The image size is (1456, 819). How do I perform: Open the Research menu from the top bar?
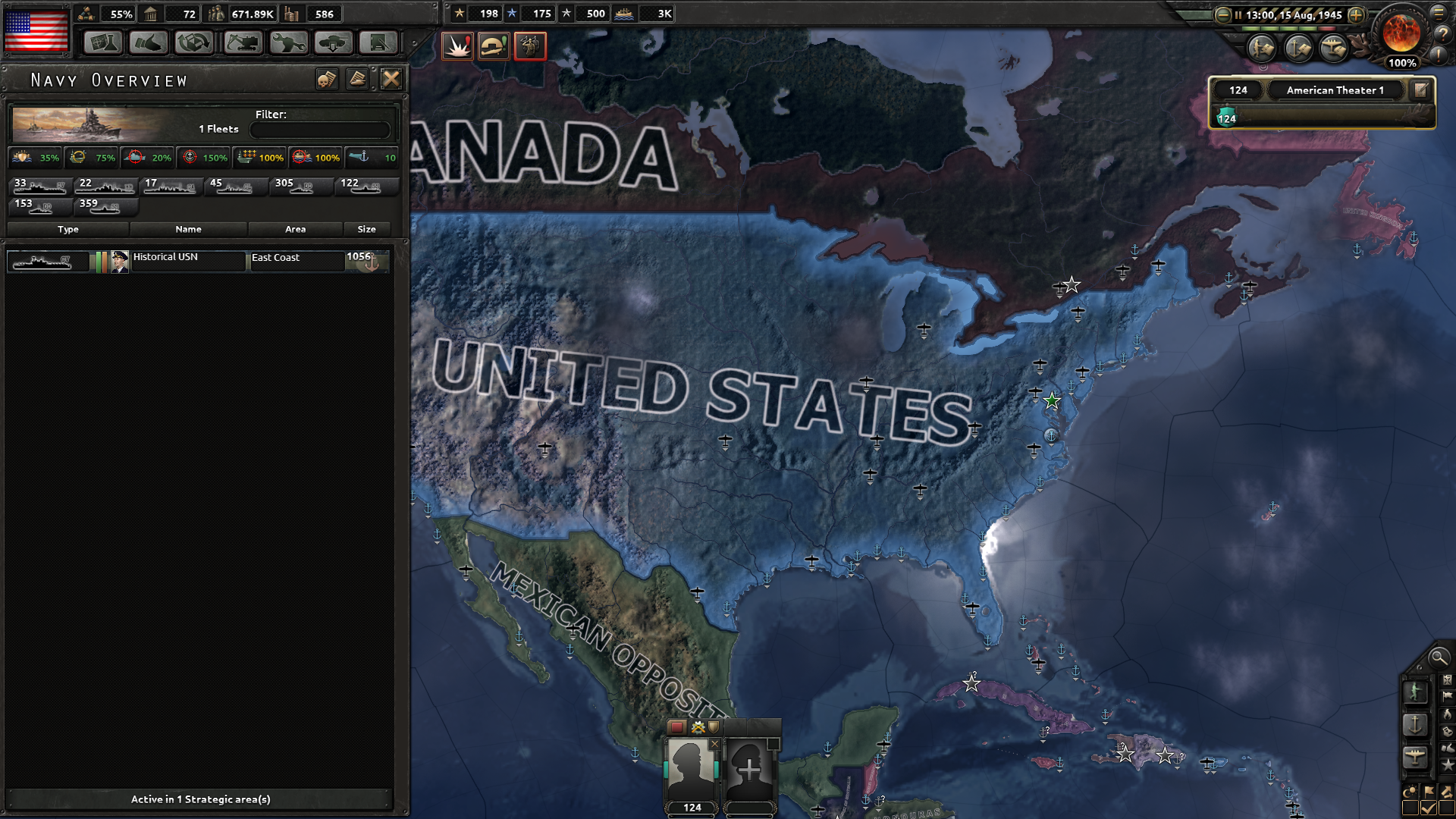[103, 43]
